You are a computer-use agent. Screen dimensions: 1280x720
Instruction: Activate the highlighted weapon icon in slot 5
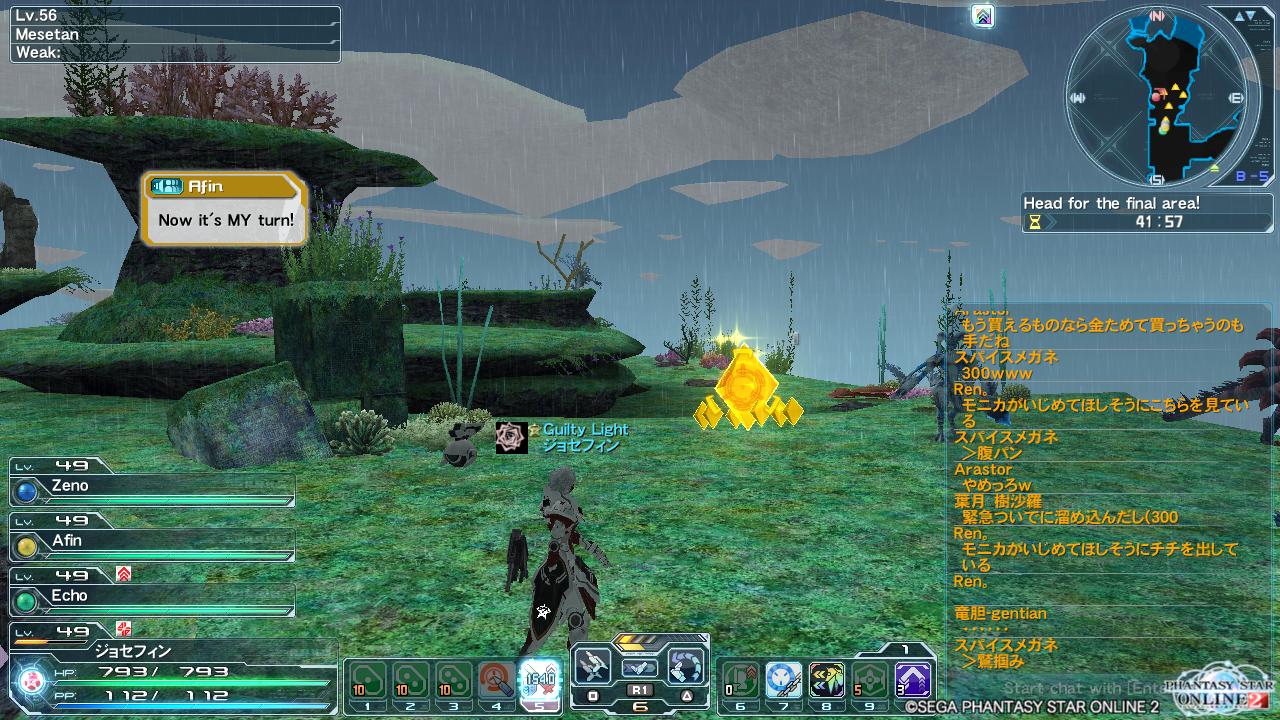pyautogui.click(x=540, y=679)
